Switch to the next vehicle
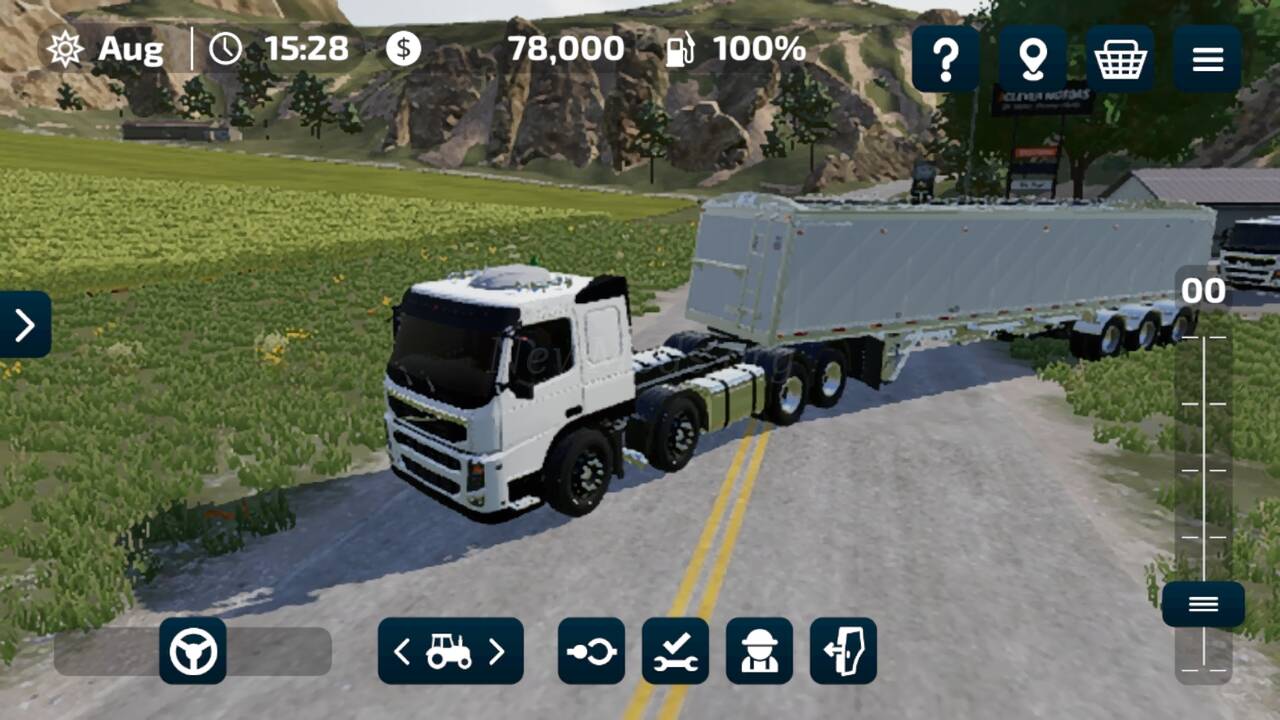The height and width of the screenshot is (720, 1280). click(497, 652)
